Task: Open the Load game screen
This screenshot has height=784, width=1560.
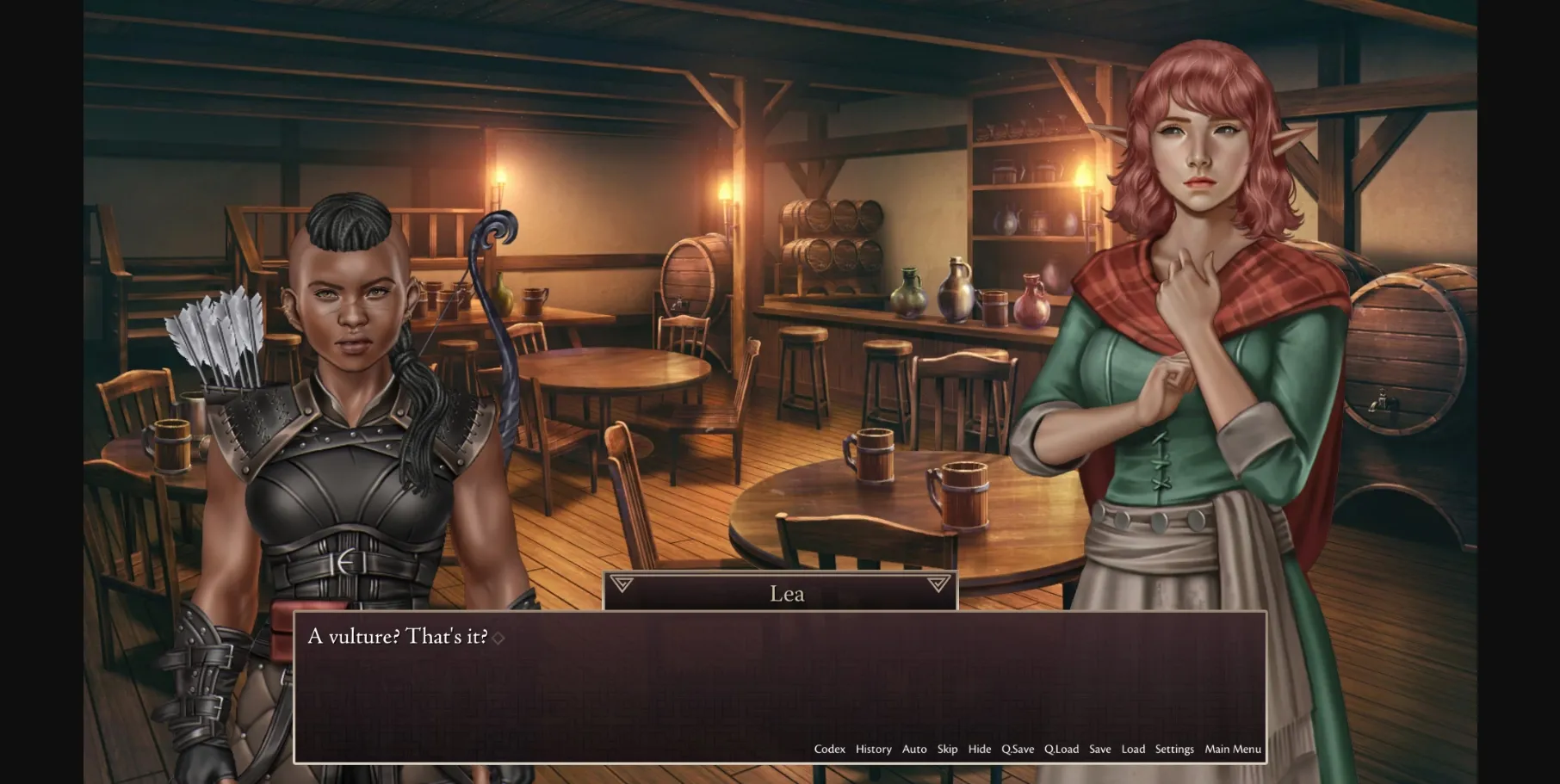Action: tap(1133, 750)
